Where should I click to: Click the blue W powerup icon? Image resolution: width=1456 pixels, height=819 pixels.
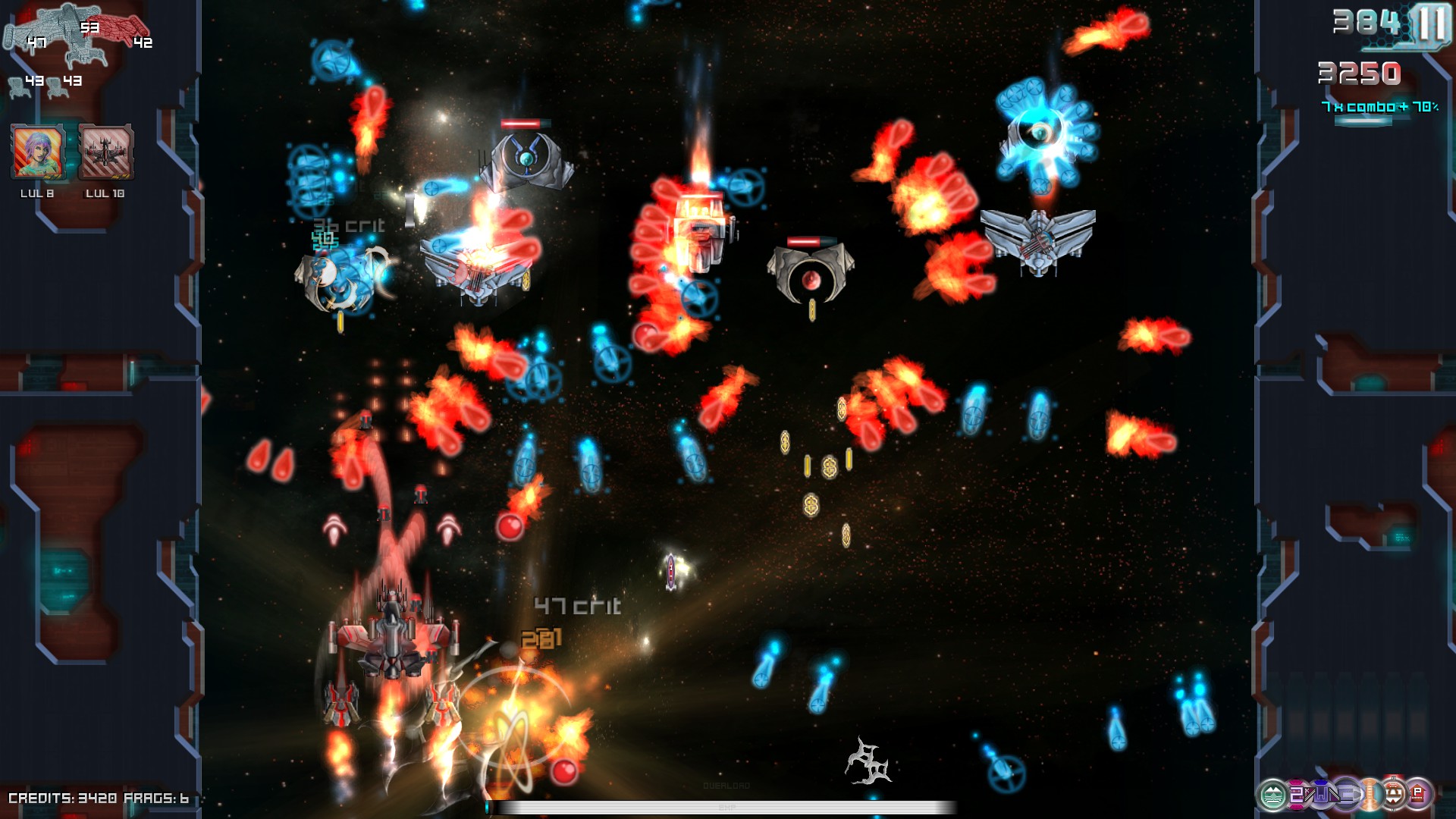1321,794
